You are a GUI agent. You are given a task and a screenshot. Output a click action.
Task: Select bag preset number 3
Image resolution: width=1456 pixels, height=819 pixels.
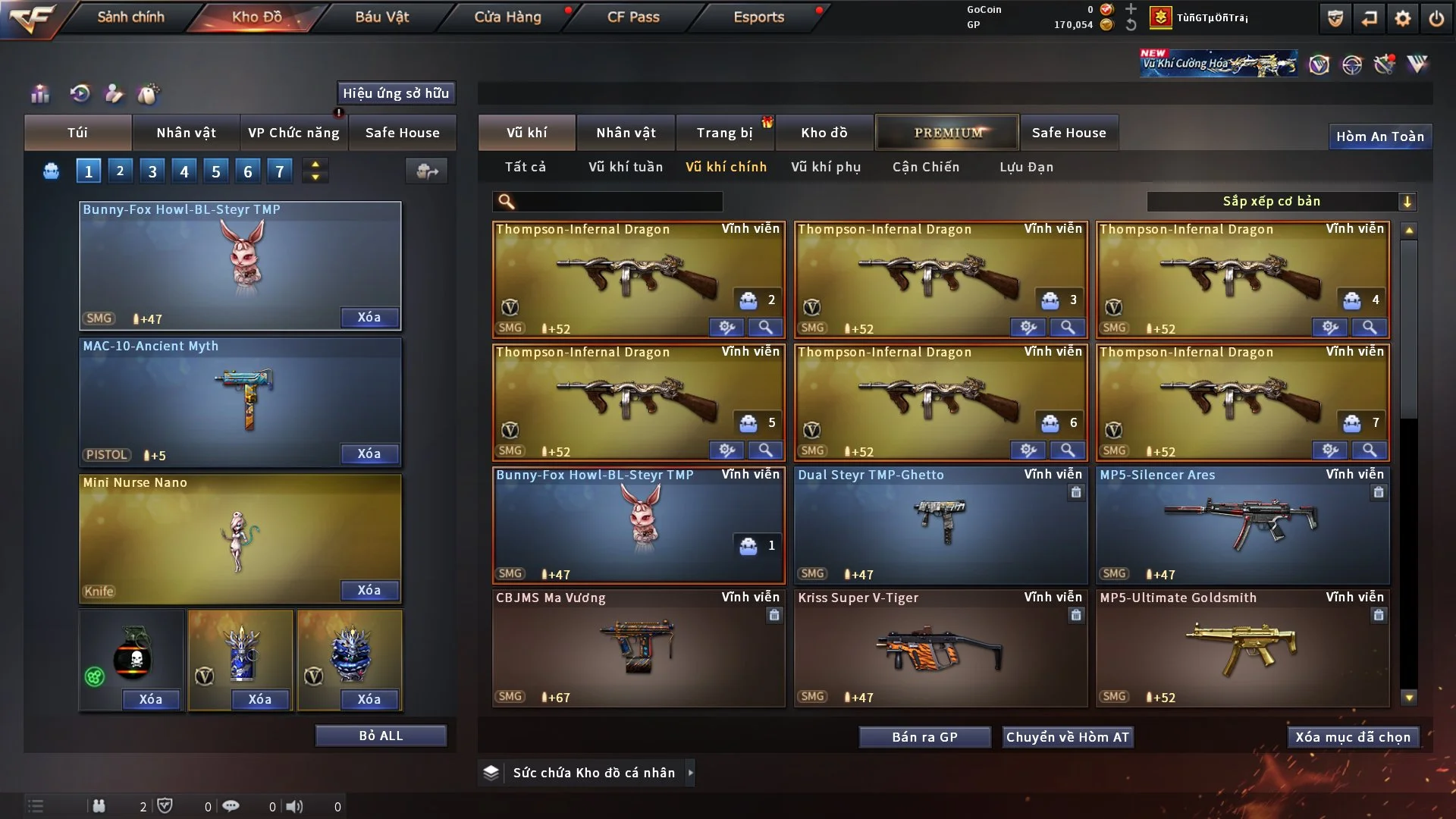[152, 171]
